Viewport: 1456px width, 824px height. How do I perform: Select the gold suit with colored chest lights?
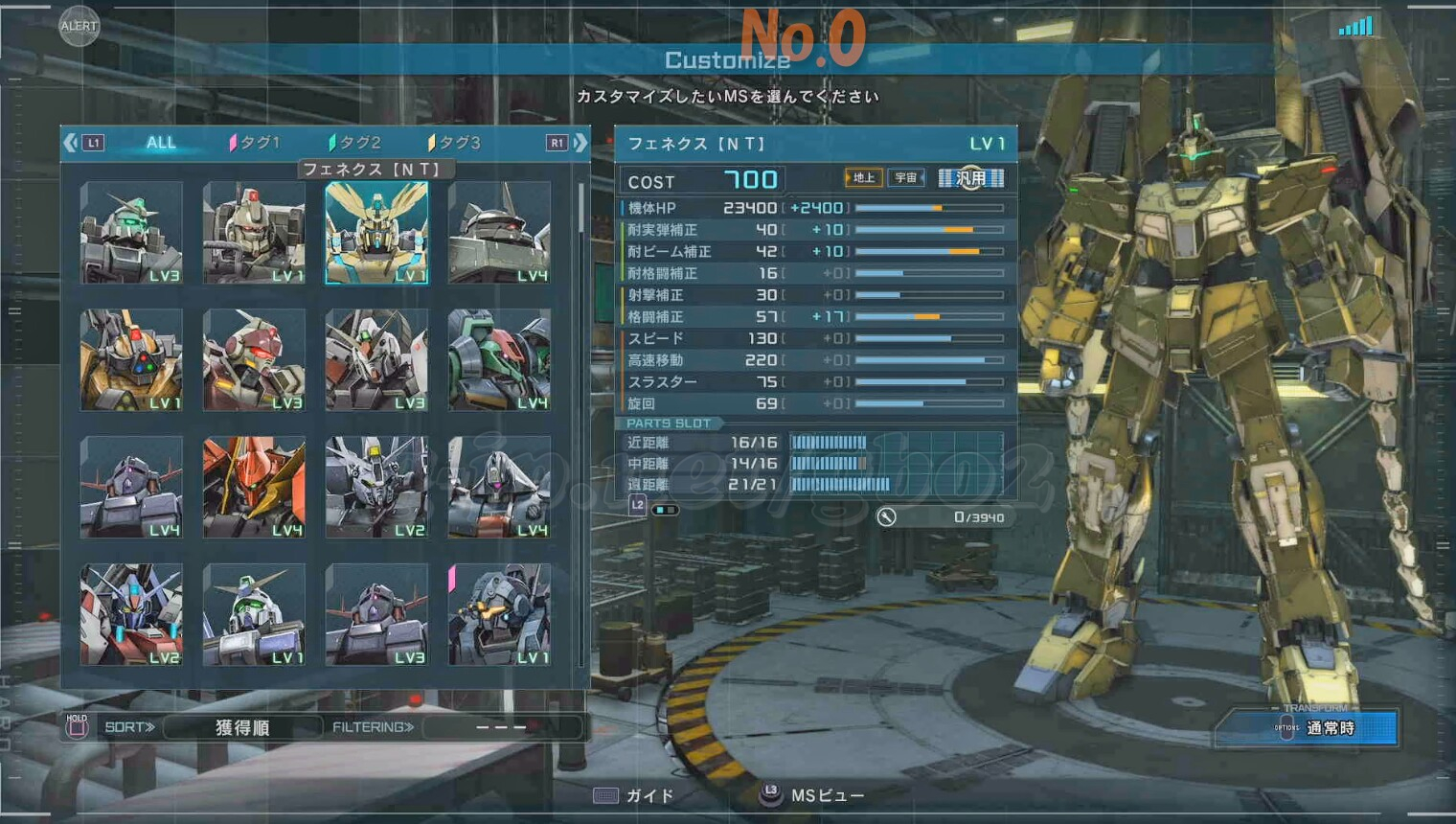point(131,359)
